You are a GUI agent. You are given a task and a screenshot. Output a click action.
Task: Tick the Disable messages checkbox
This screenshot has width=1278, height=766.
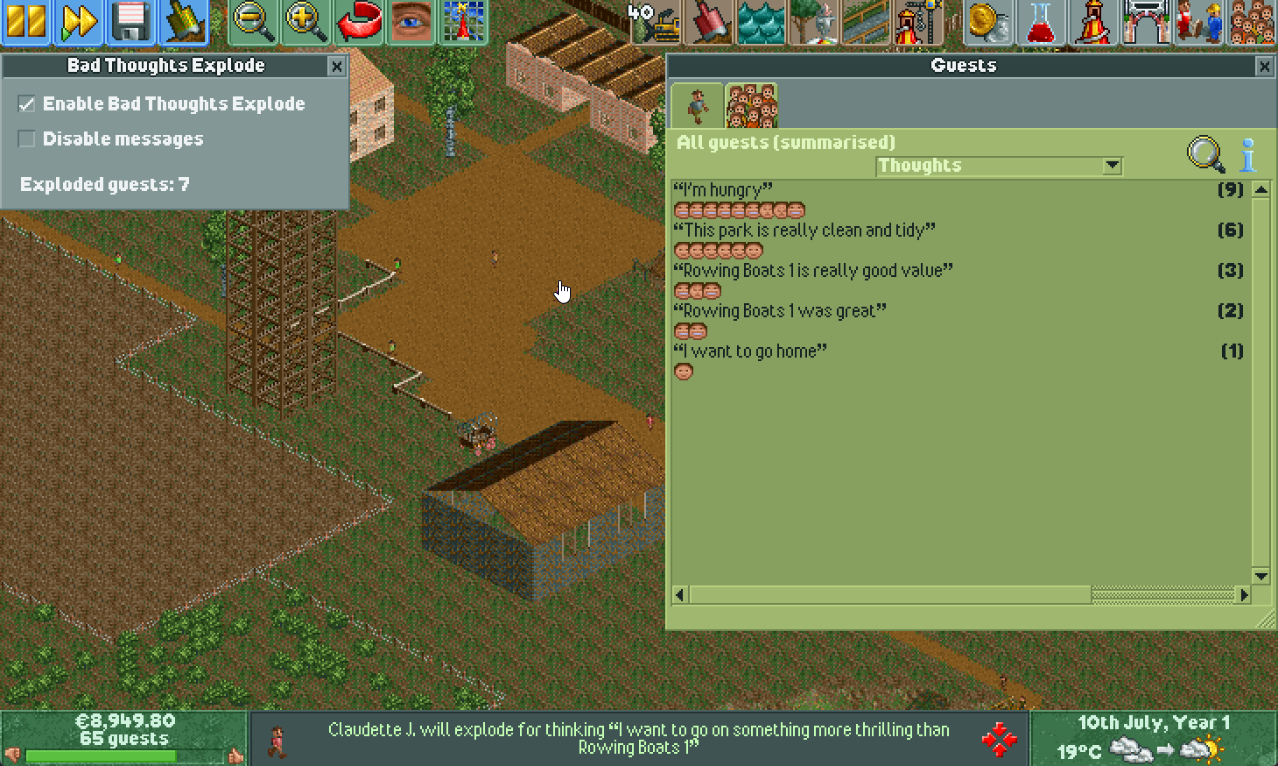pyautogui.click(x=27, y=139)
